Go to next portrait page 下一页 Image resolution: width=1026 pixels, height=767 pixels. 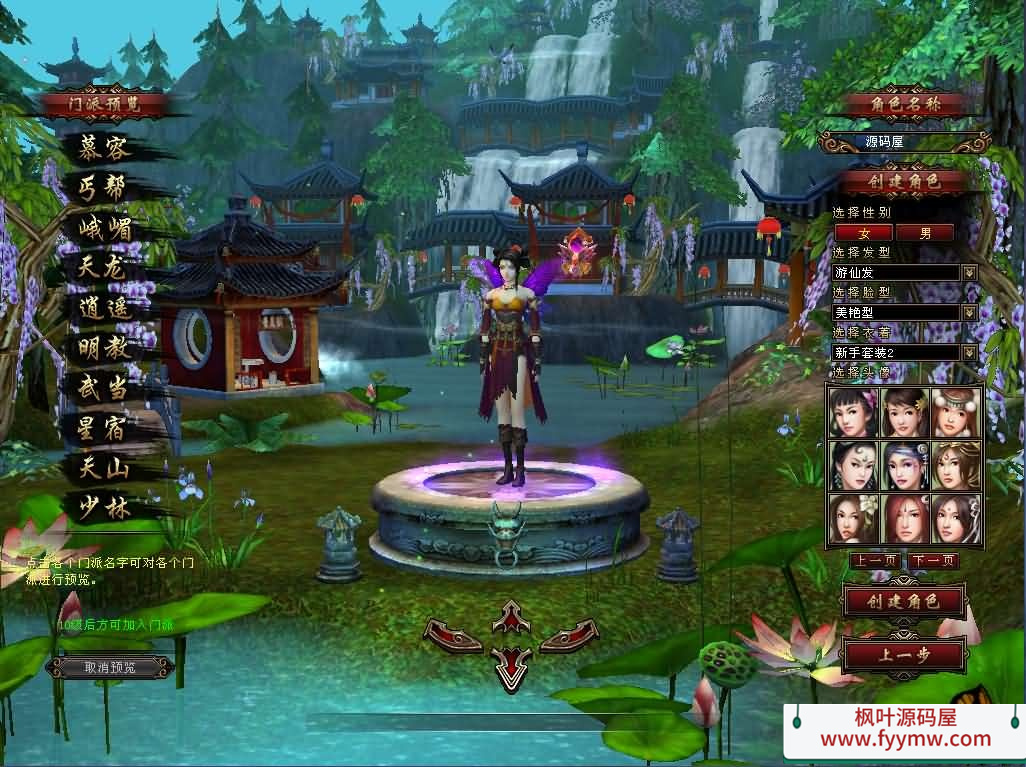[x=934, y=561]
